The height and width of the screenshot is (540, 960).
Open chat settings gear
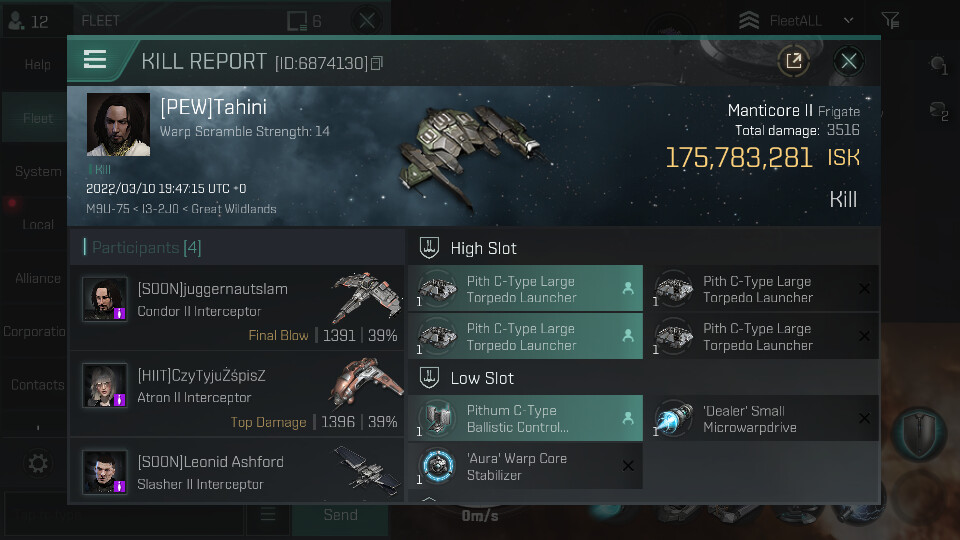coord(38,463)
